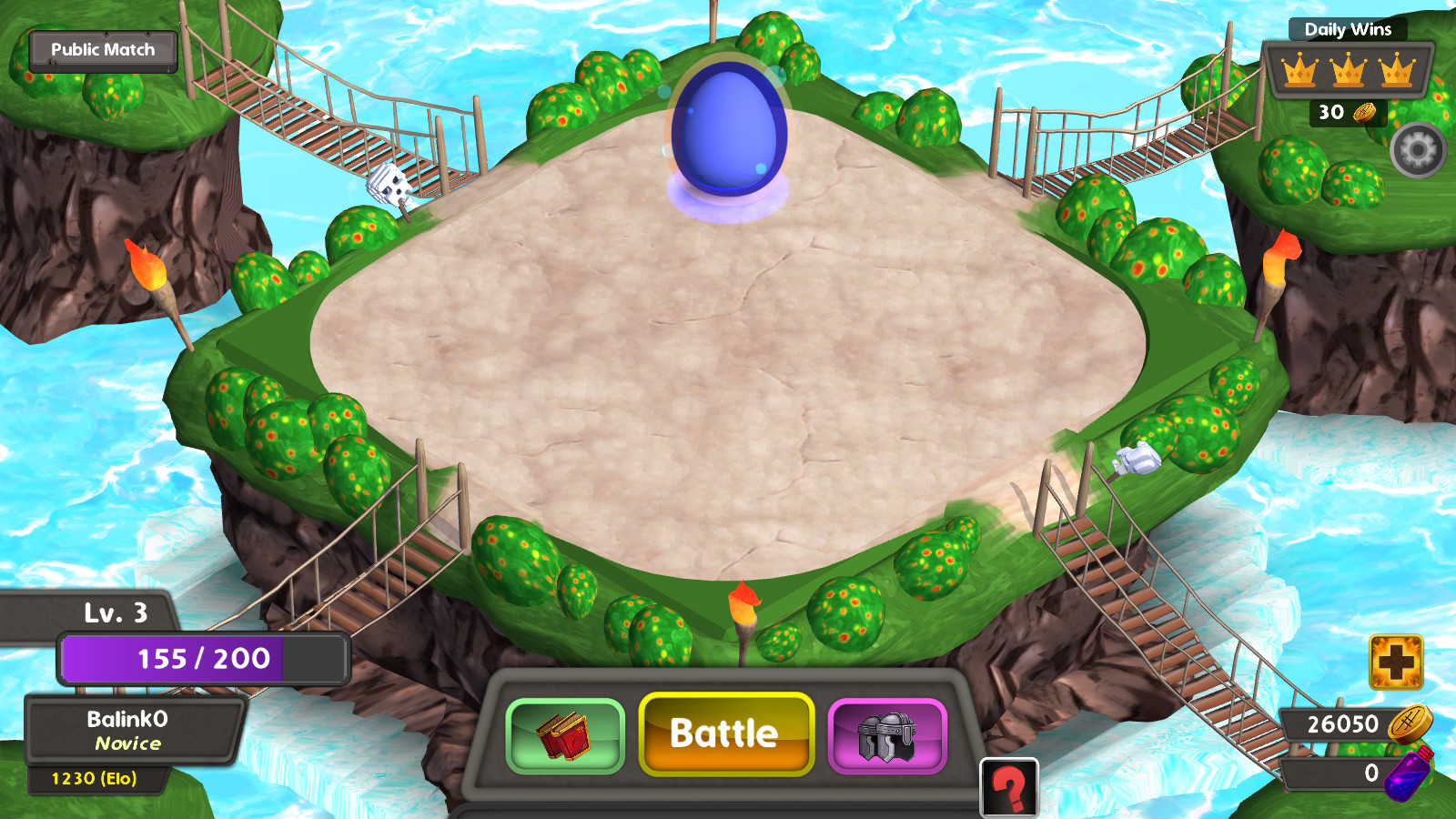Open Public Match mode selector
Screen dimensions: 1456x819
tap(103, 50)
